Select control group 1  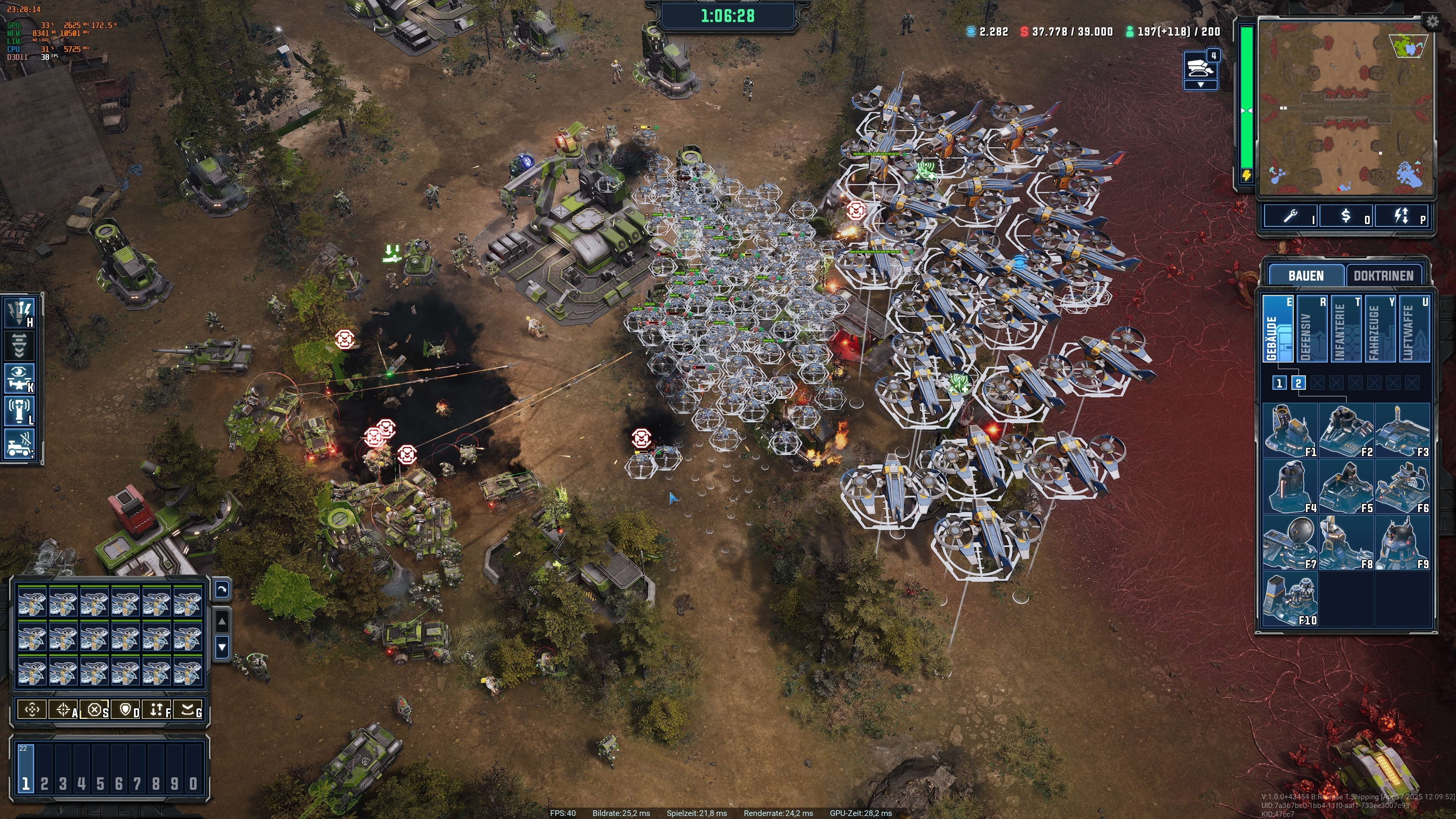point(26,770)
